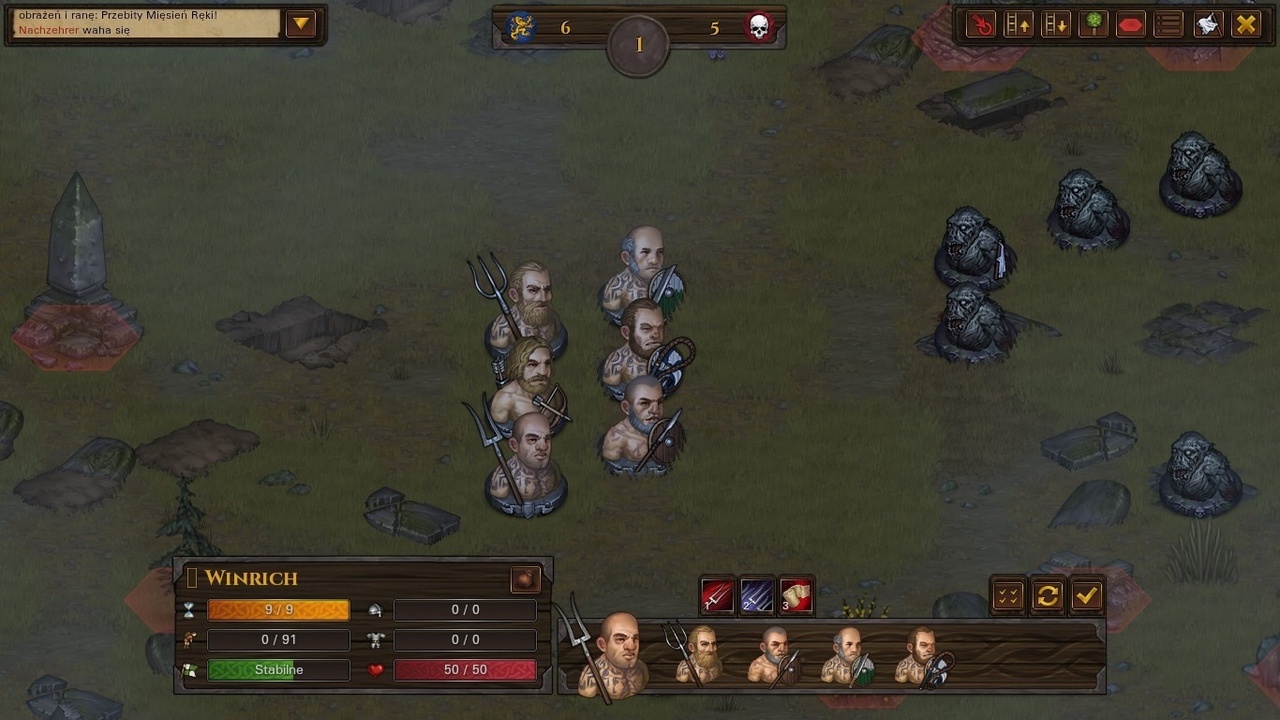This screenshot has width=1280, height=720.
Task: Toggle the red hexagon tile highlights
Action: pos(1131,24)
